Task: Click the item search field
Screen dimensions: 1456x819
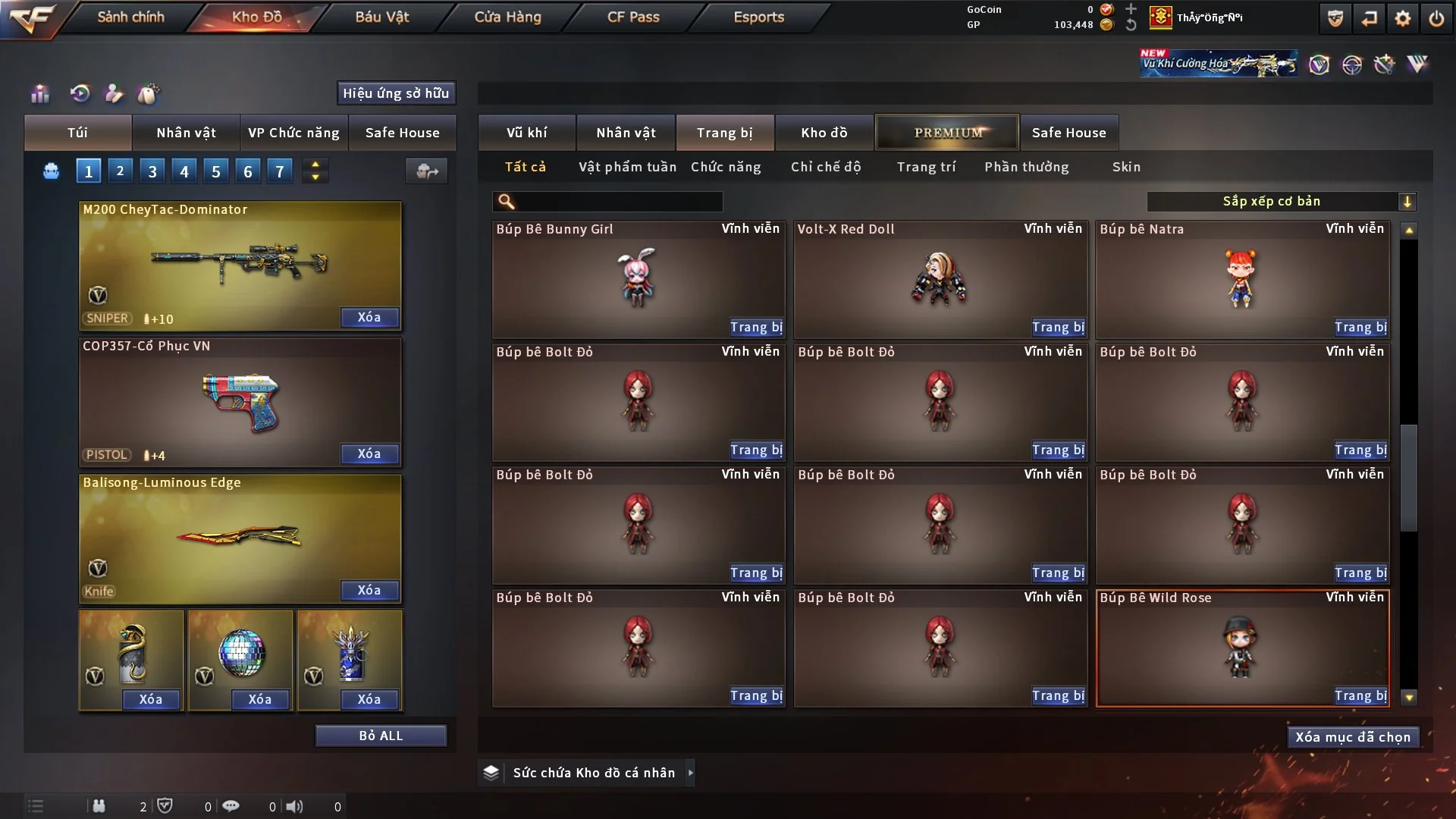Action: 618,202
